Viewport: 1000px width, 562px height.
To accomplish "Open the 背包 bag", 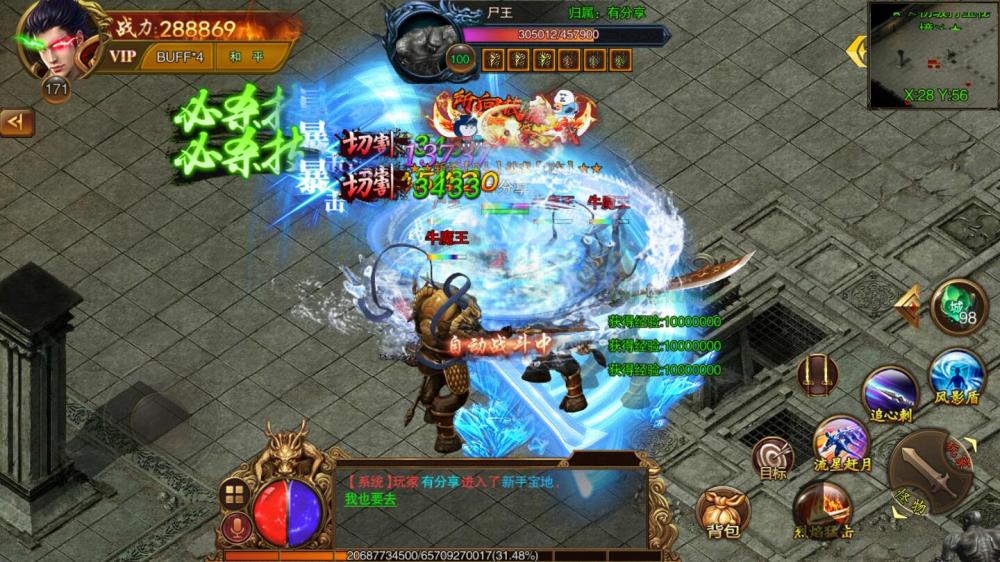I will (x=722, y=512).
